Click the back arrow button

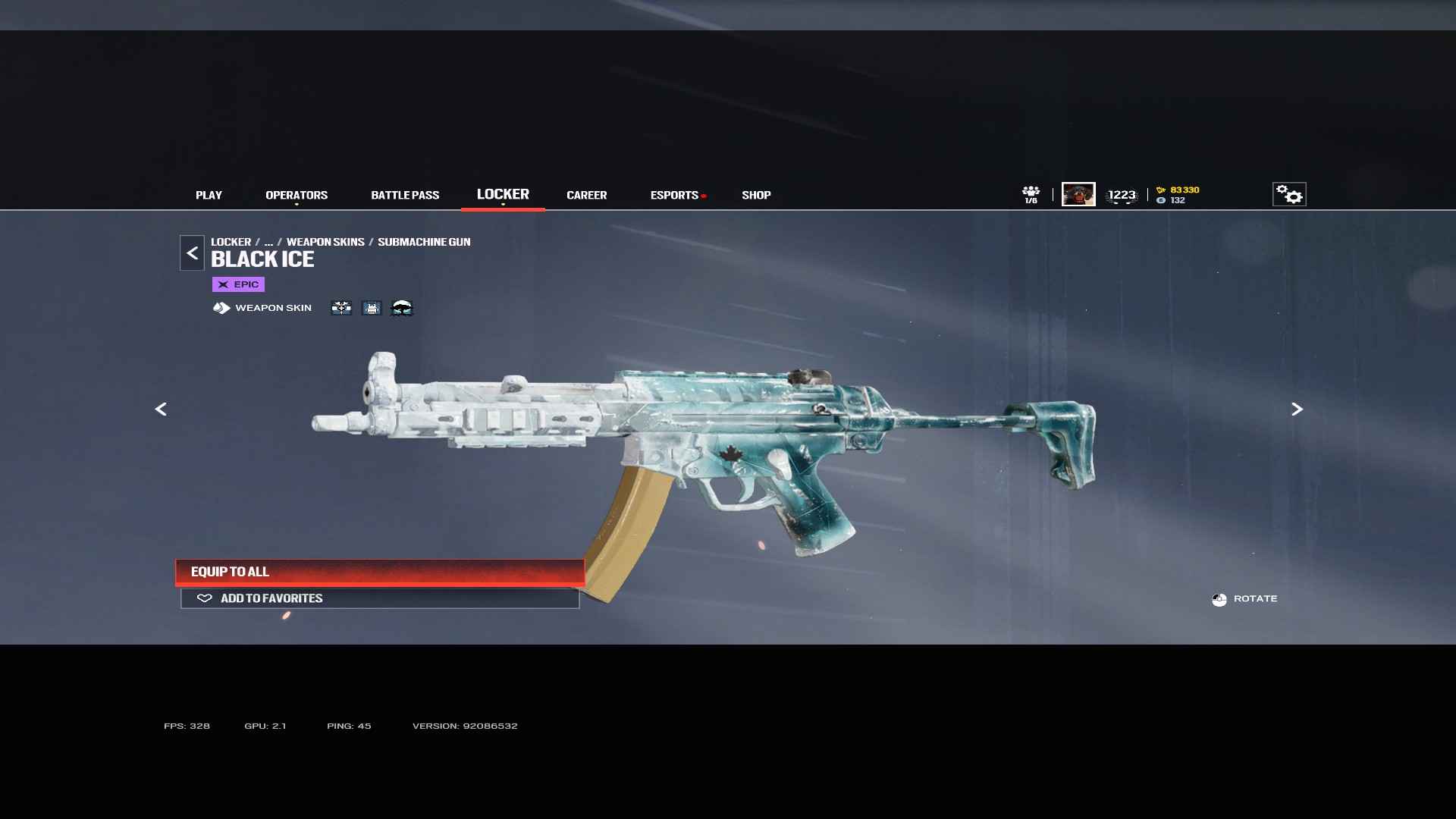tap(192, 253)
